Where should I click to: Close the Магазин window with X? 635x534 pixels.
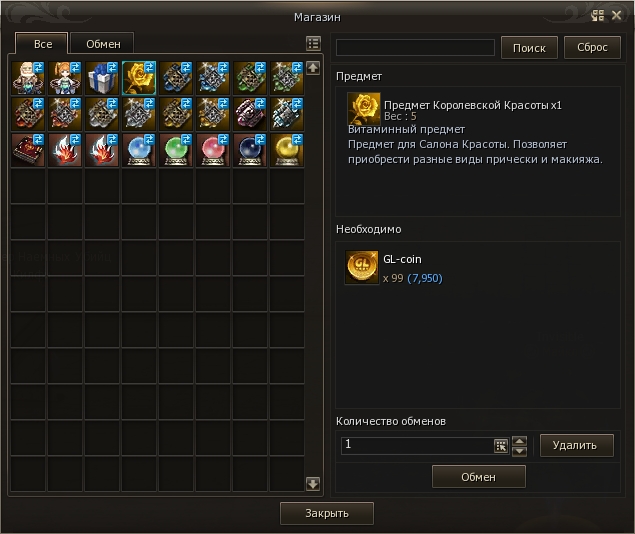click(616, 15)
